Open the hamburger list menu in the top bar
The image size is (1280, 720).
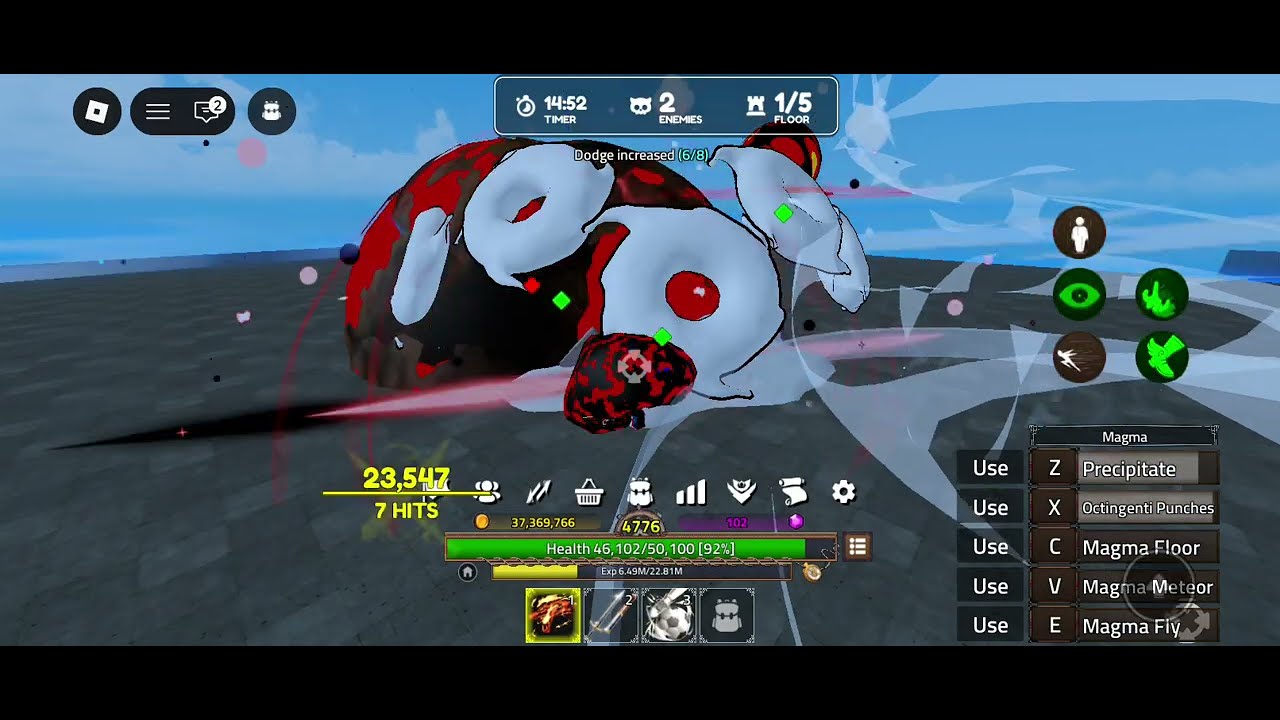pos(158,111)
